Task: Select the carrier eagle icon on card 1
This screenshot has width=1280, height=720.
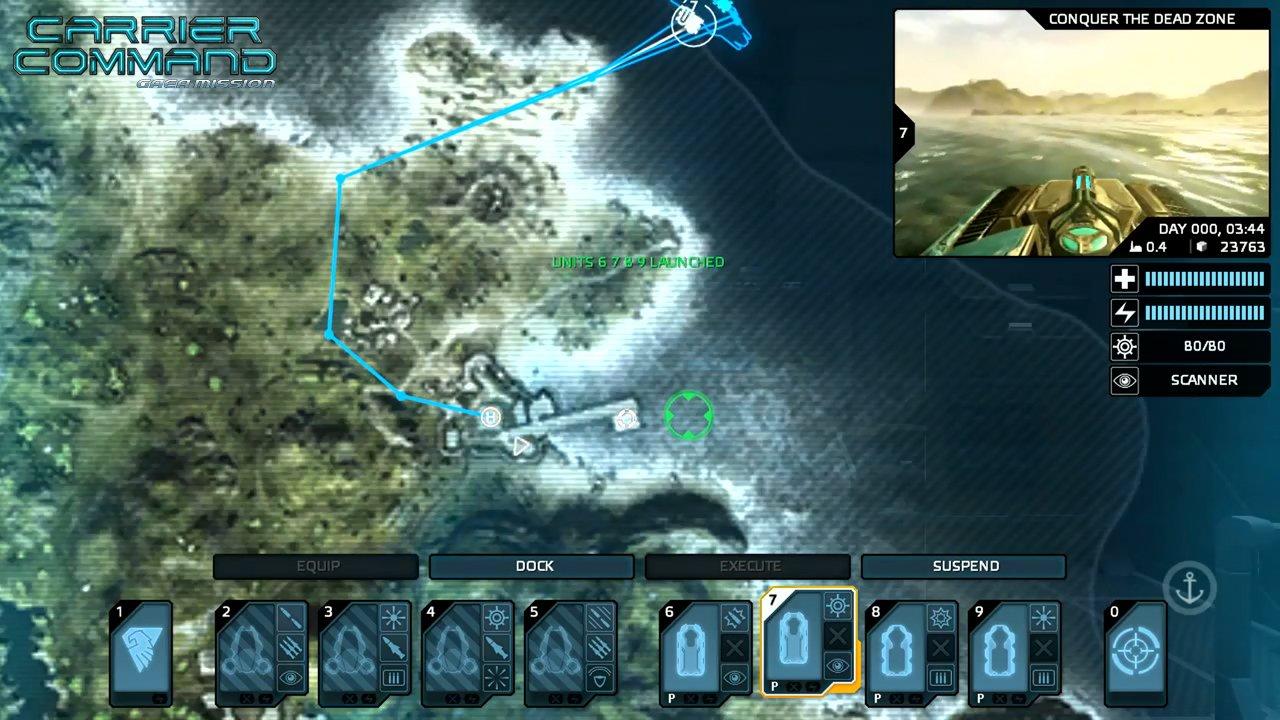Action: [141, 648]
